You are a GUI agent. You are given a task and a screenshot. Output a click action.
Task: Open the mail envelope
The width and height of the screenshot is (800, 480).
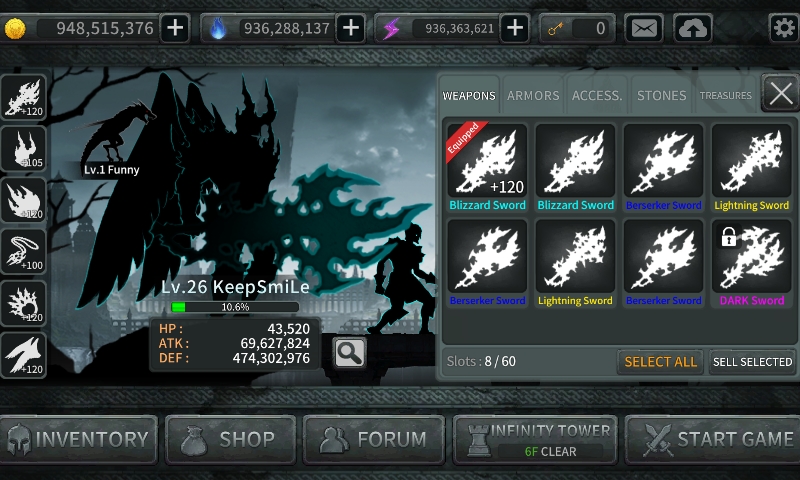tap(644, 28)
